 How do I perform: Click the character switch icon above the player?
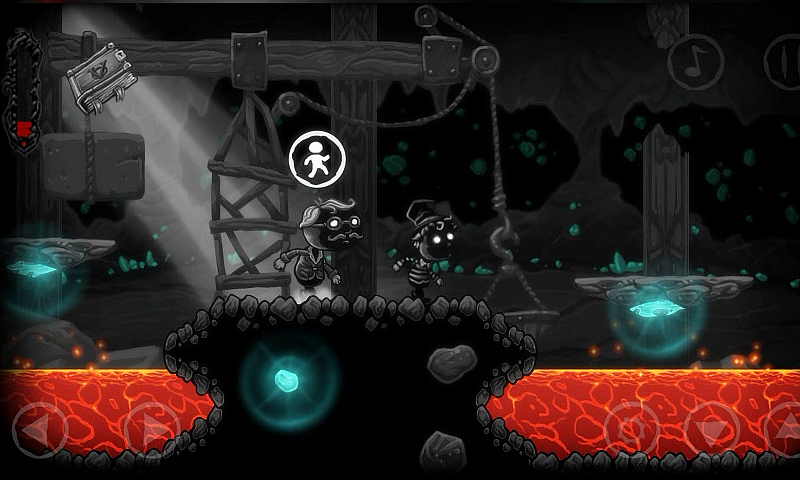pyautogui.click(x=316, y=159)
